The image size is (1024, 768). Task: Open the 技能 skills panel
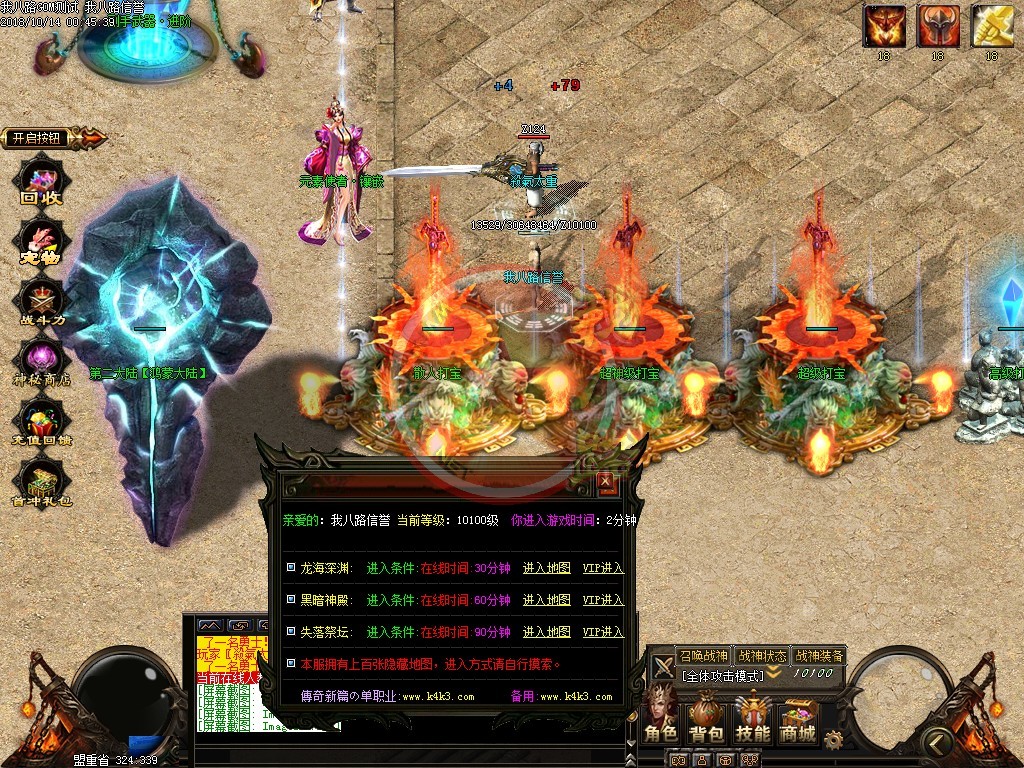753,717
